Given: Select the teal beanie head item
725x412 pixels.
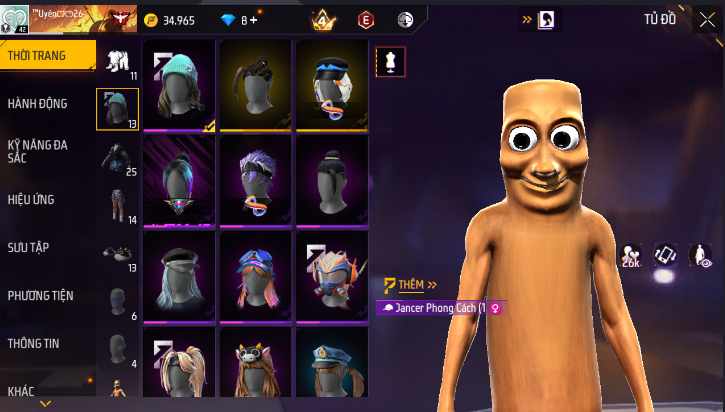Looking at the screenshot, I should coord(180,85).
